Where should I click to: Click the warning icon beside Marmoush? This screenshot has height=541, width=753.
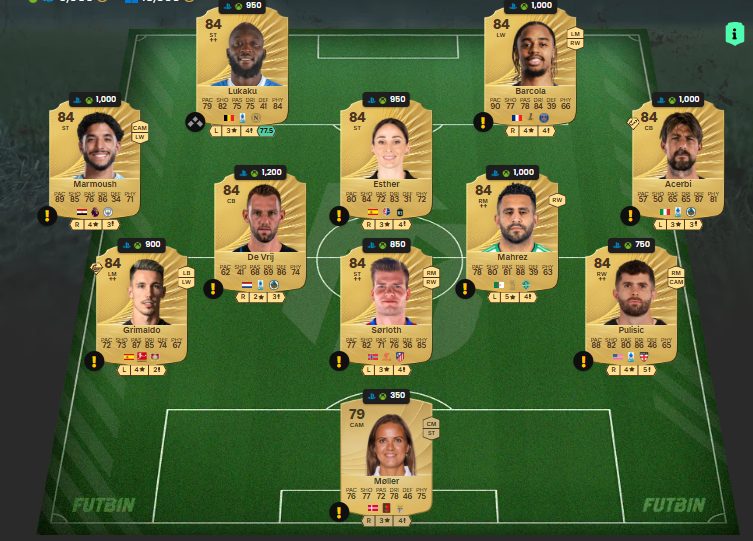click(x=47, y=215)
